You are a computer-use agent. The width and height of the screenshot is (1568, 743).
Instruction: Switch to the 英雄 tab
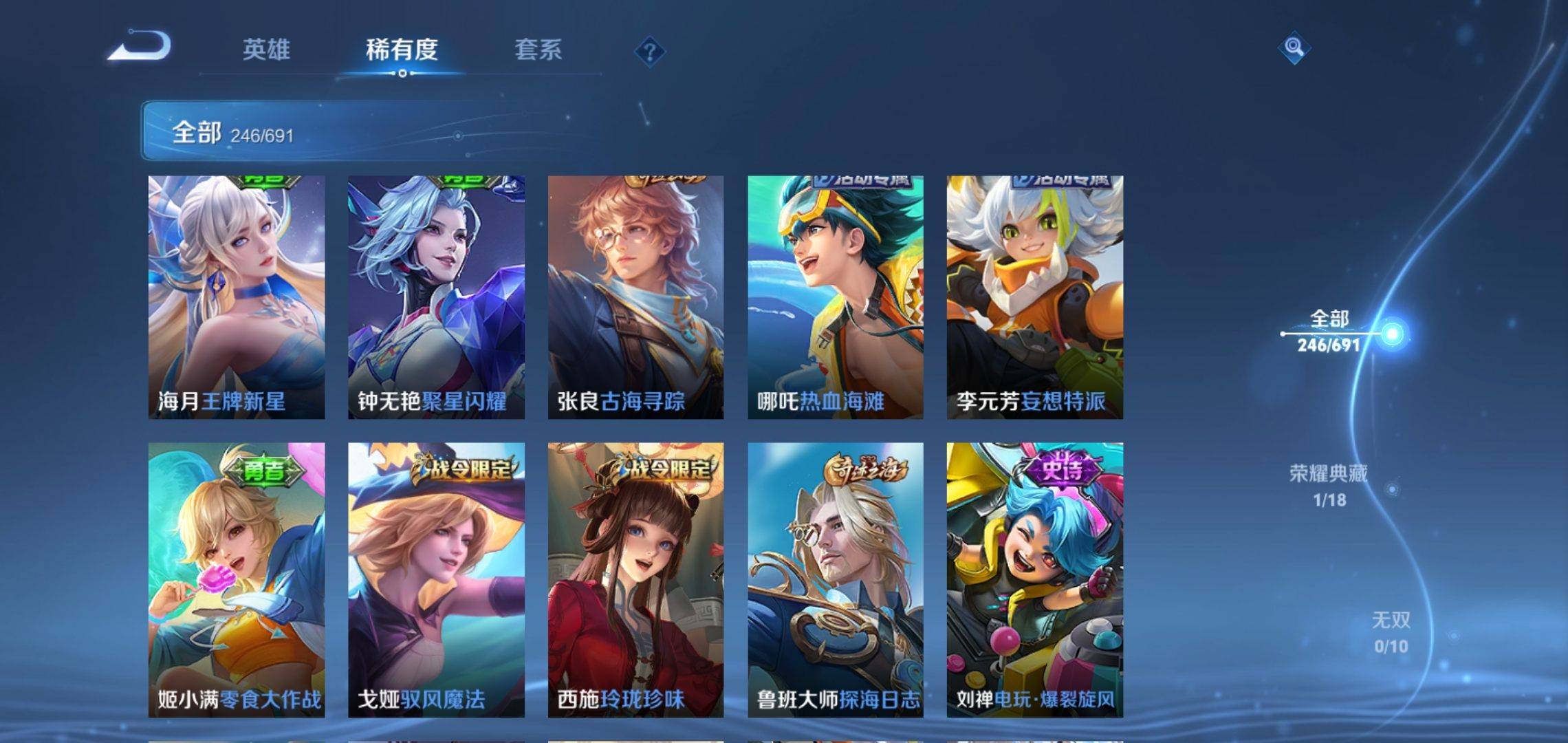click(266, 50)
